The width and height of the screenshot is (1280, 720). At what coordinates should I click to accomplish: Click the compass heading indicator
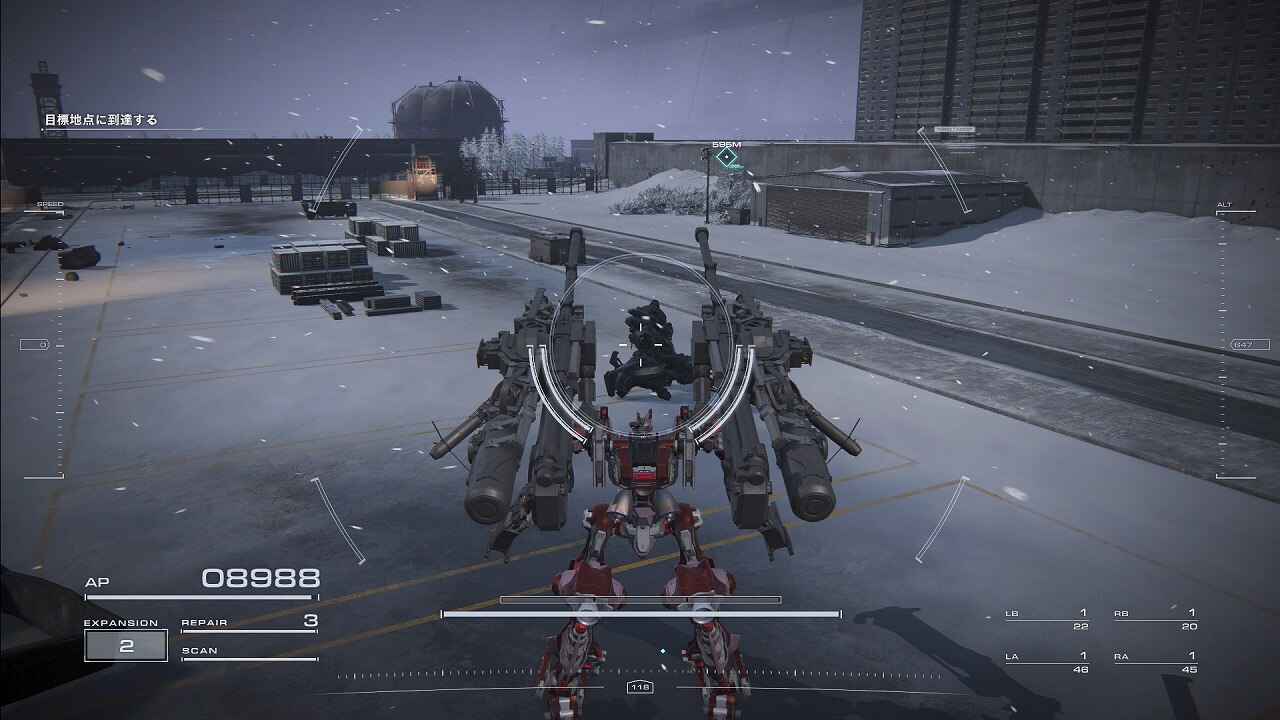pos(640,687)
